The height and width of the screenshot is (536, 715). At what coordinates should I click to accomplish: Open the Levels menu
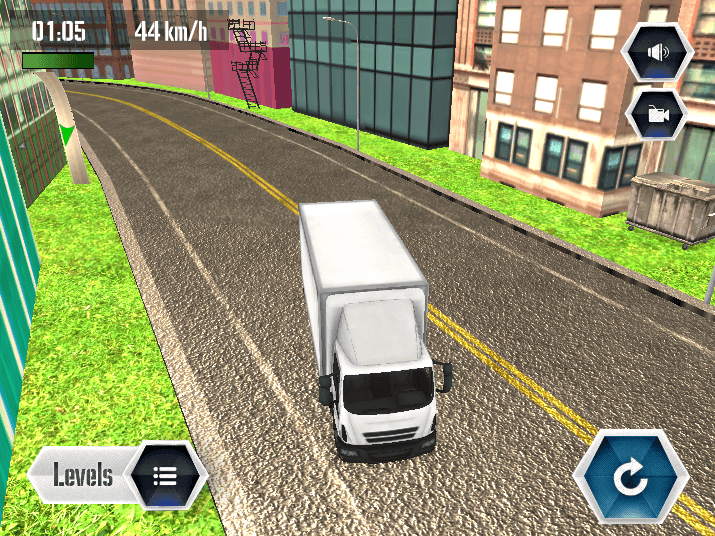[x=119, y=474]
